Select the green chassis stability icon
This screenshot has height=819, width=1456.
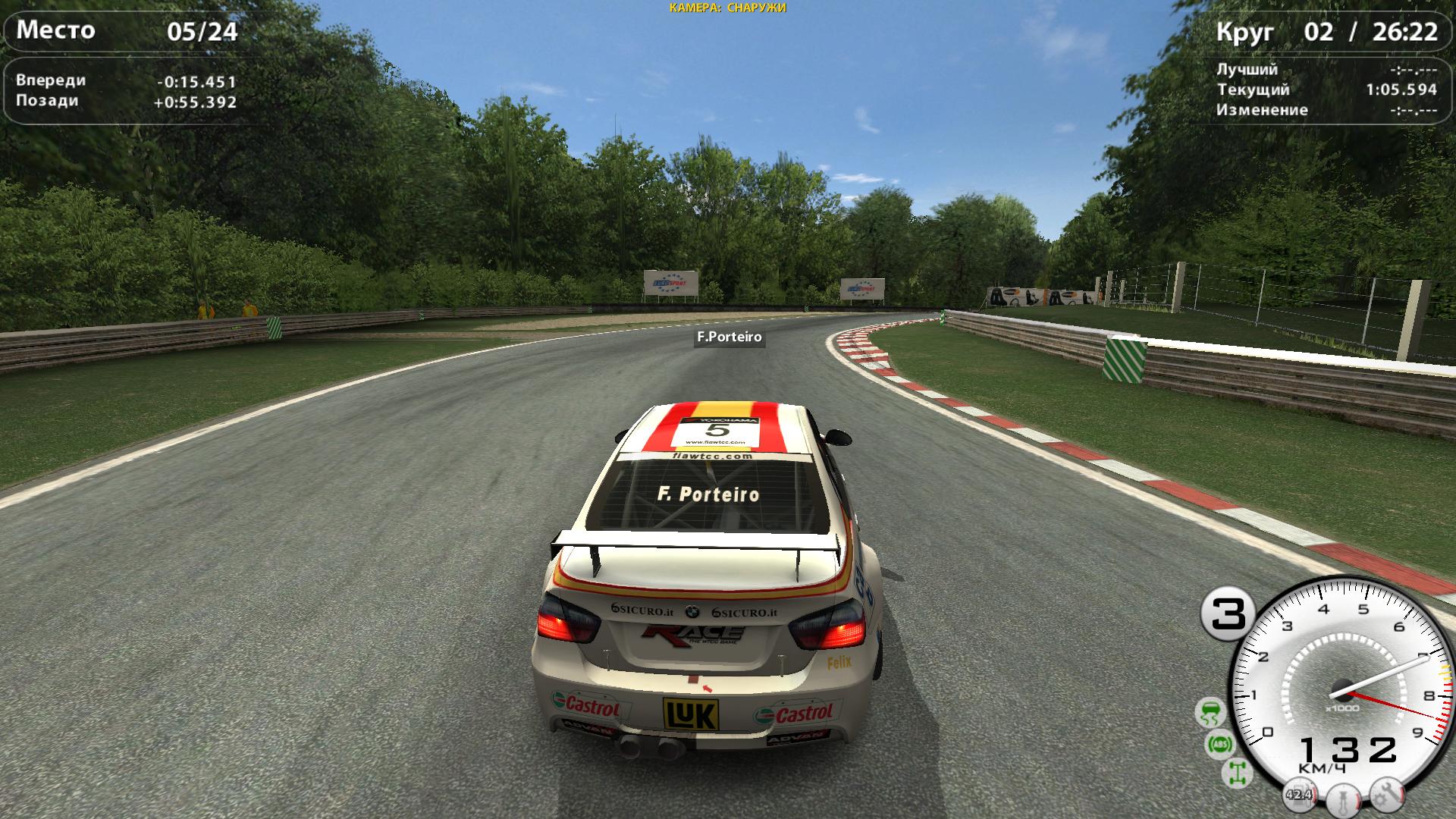[1237, 772]
